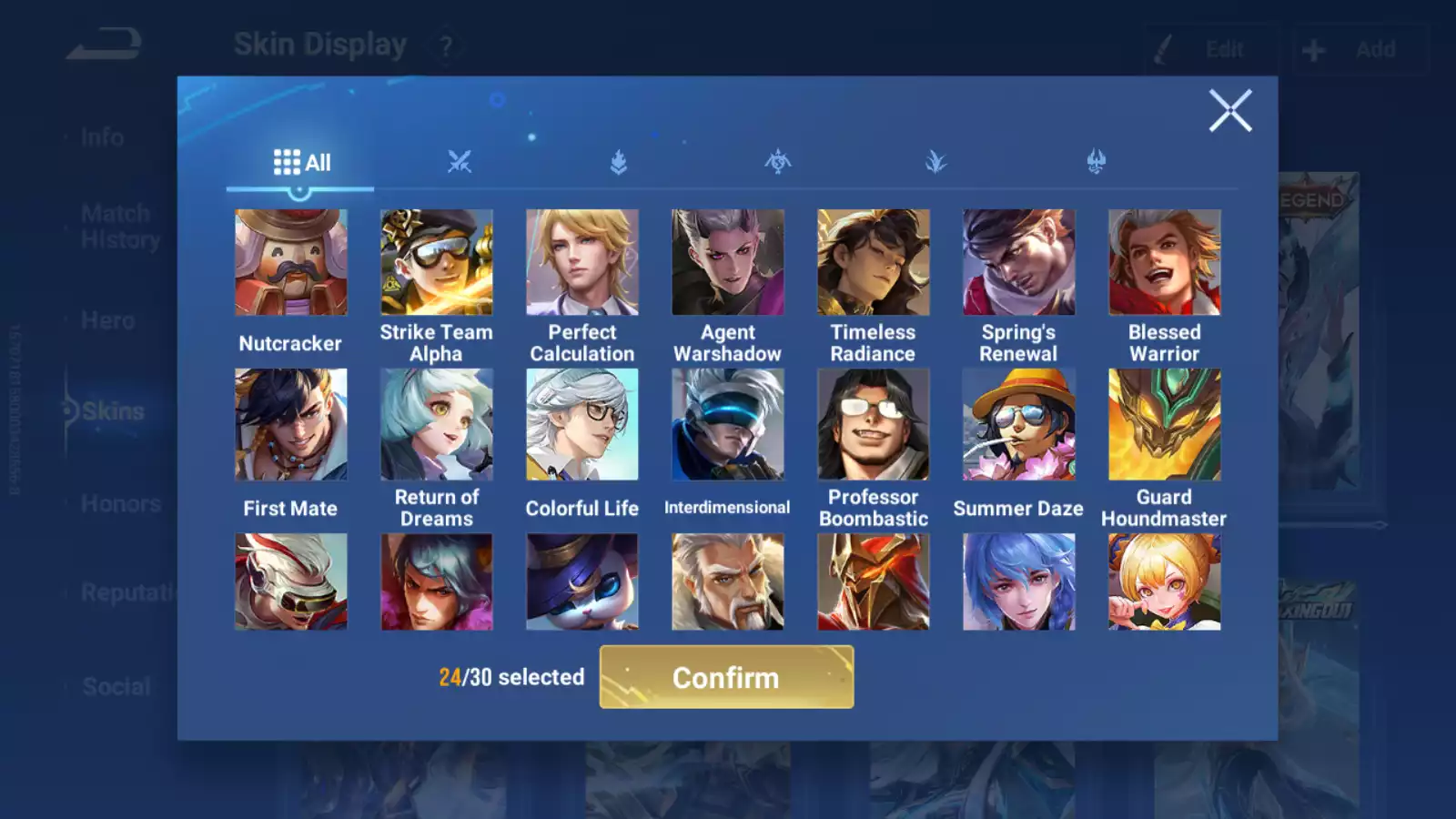The width and height of the screenshot is (1456, 819).
Task: Close the skin selection popup
Action: pos(1229,111)
